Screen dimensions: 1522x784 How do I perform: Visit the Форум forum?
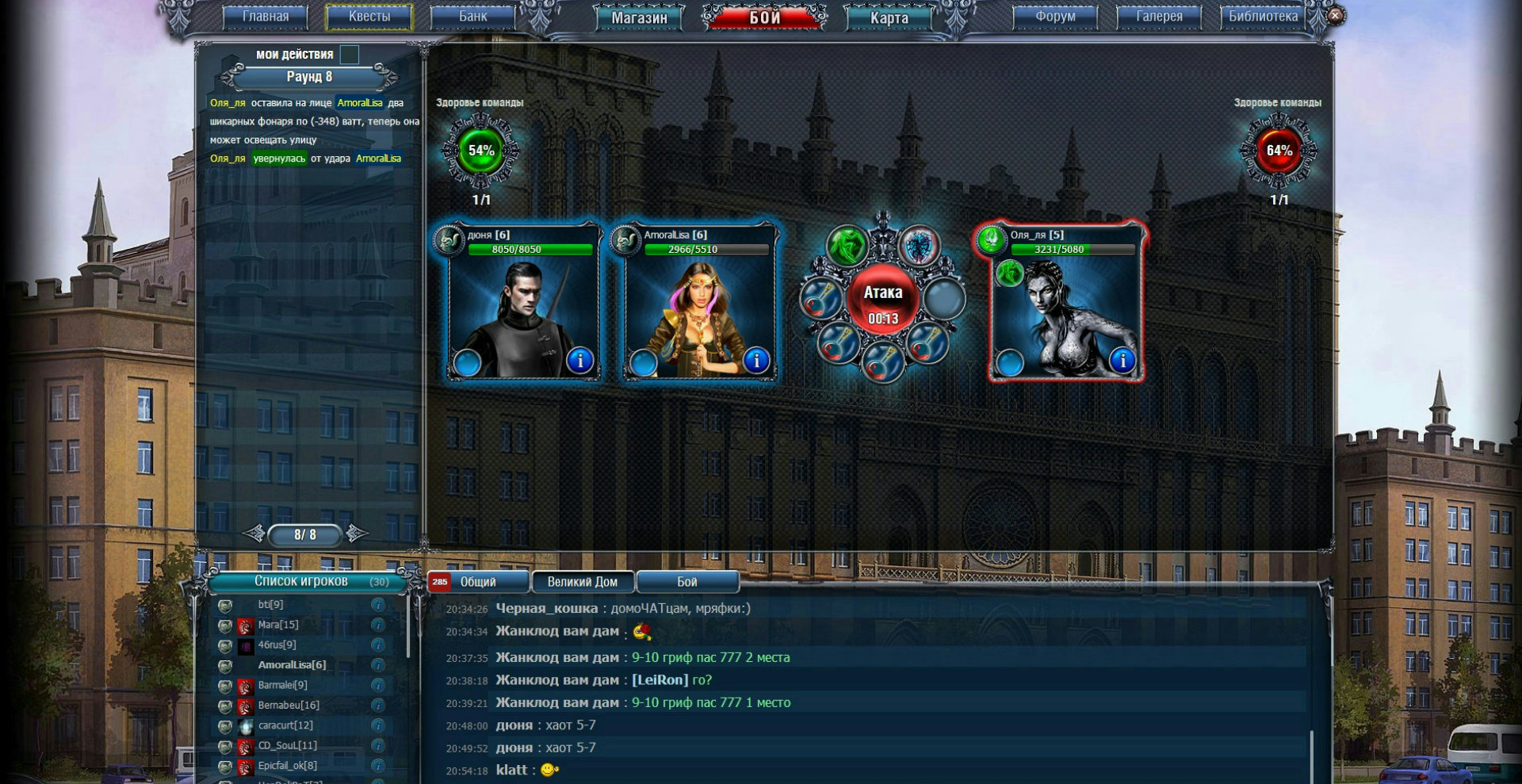click(1055, 17)
